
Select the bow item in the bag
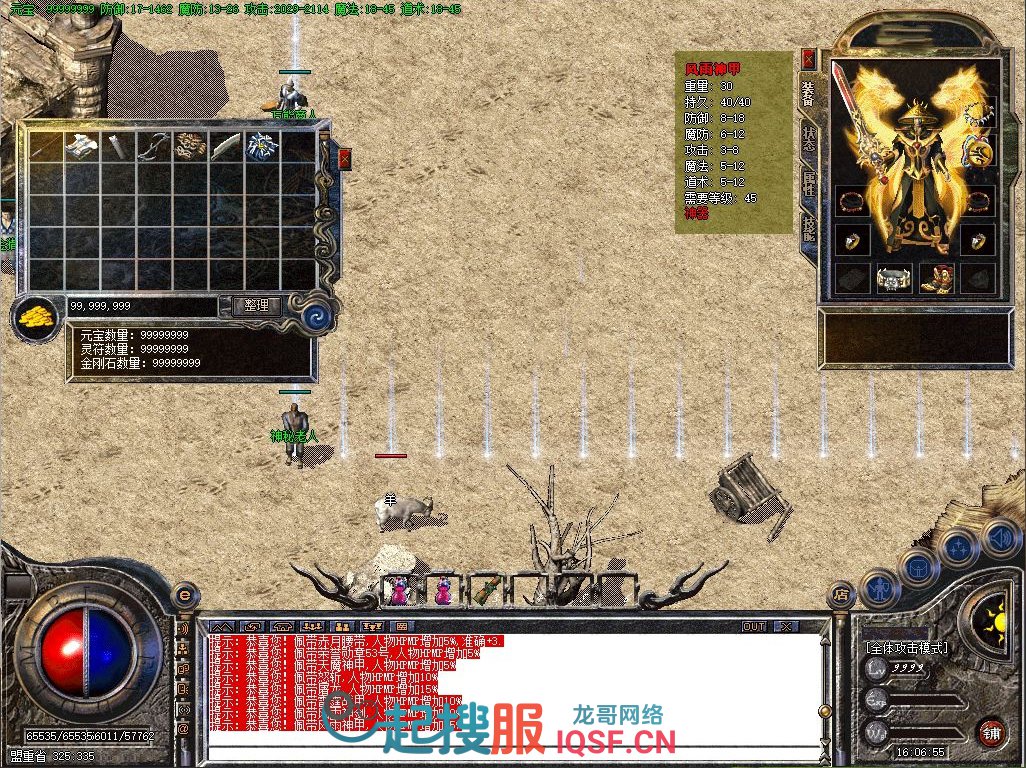[153, 147]
